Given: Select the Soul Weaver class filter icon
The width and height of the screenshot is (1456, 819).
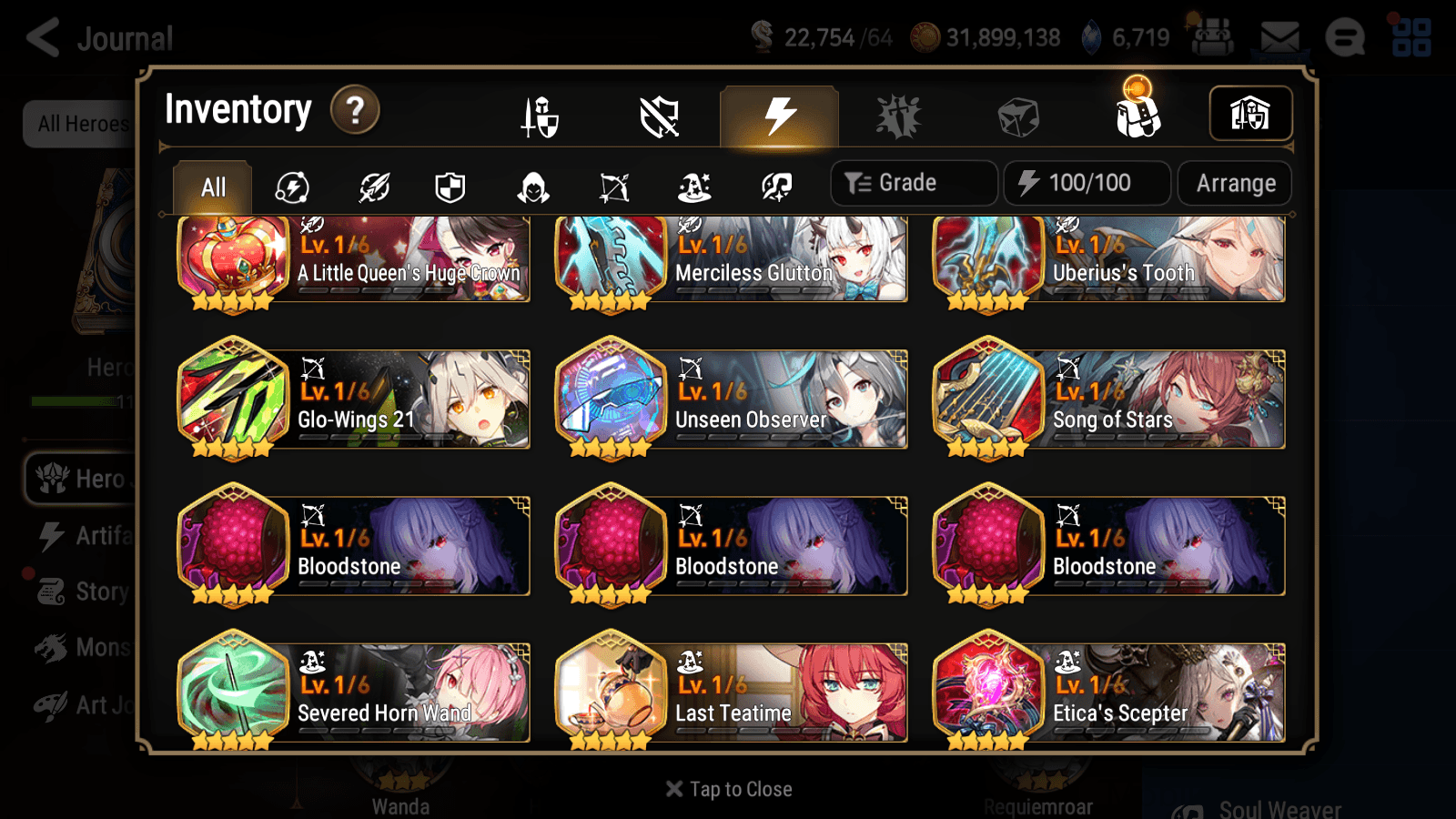Looking at the screenshot, I should click(x=778, y=187).
